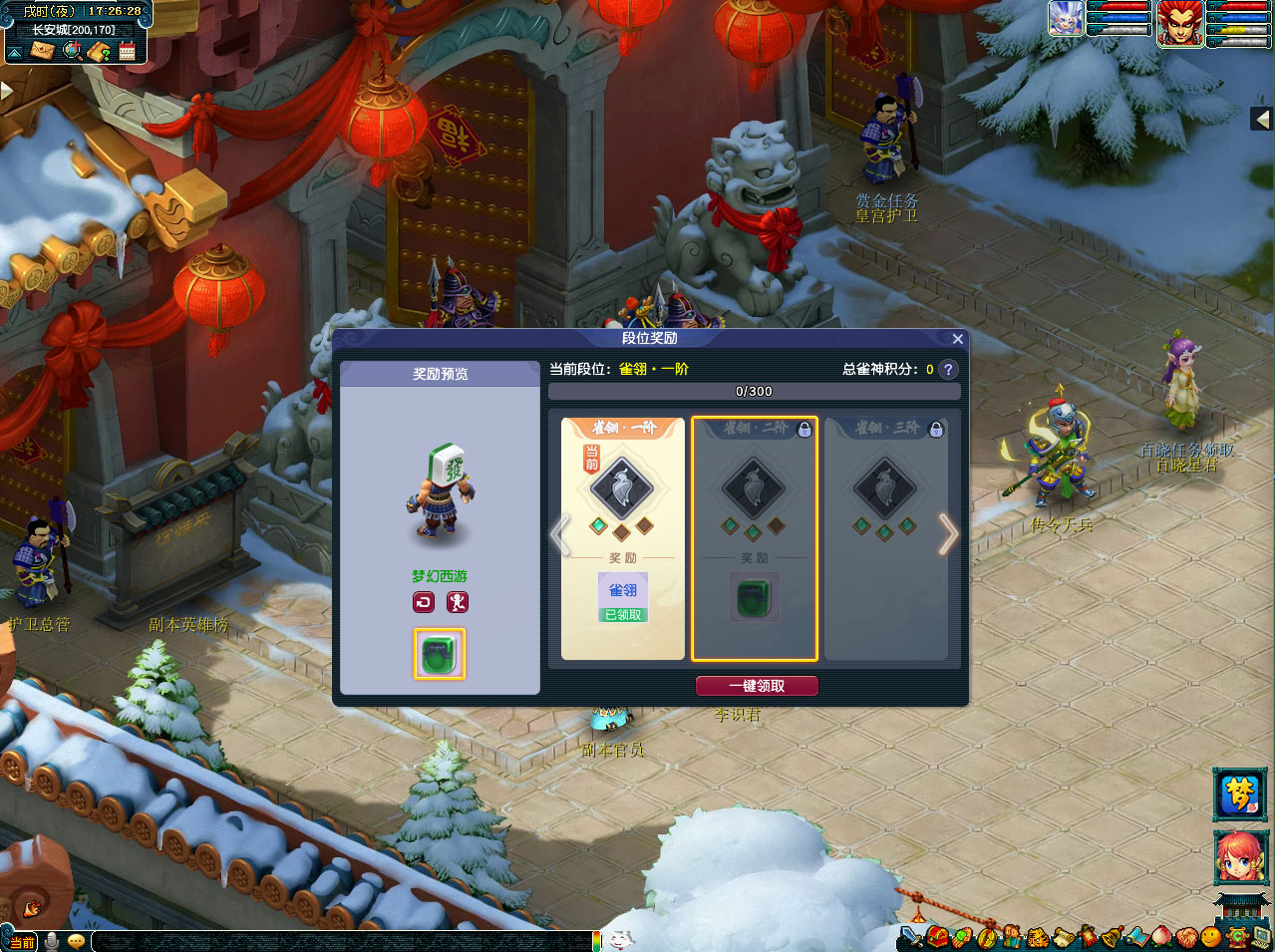Open the sword attack icon in toolbar
1275x952 pixels.
click(910, 937)
